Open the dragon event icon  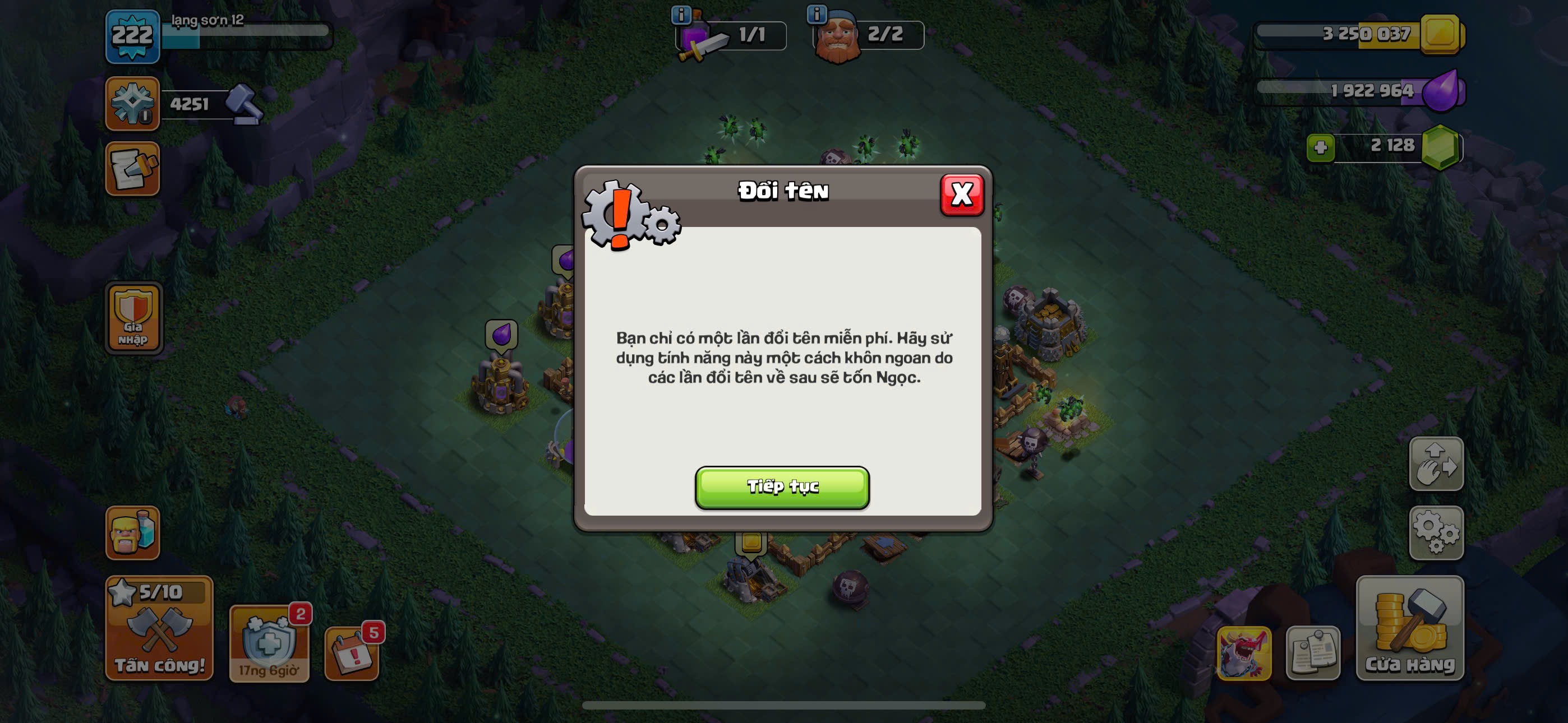1243,653
